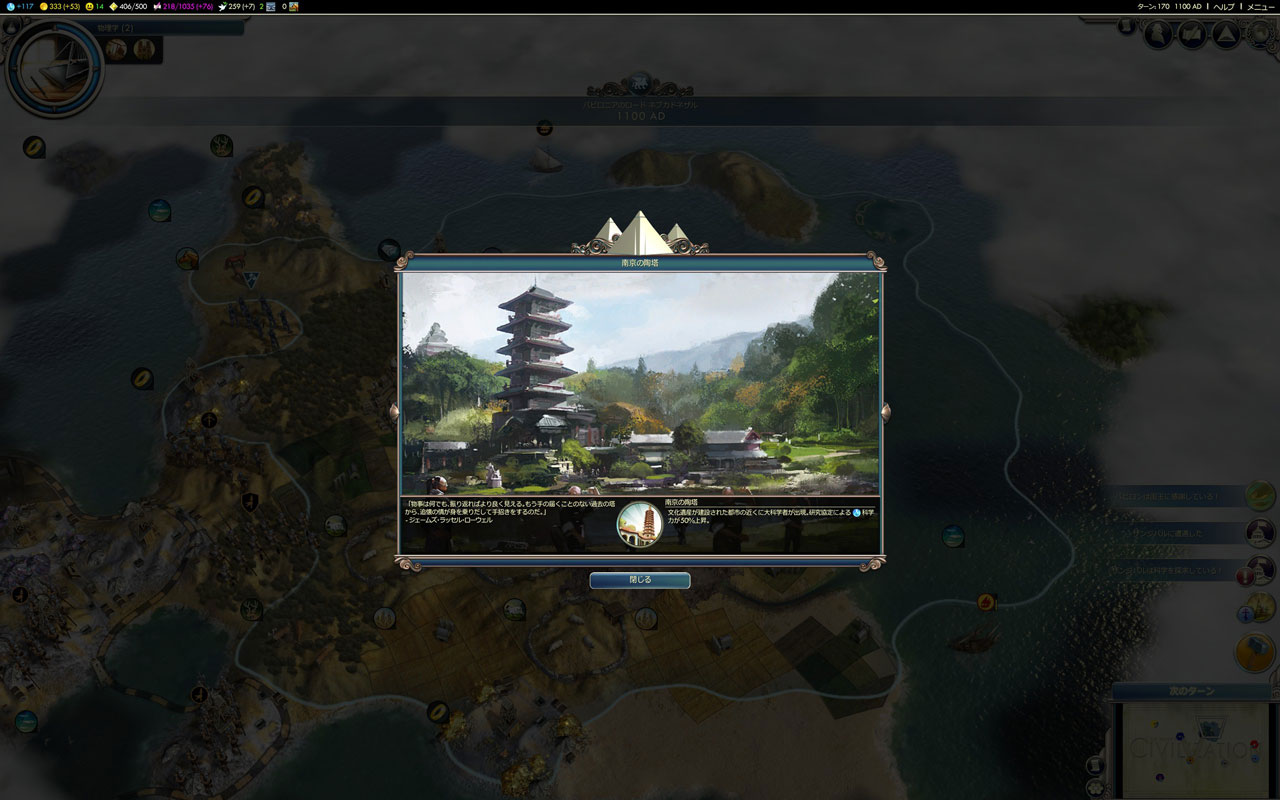Open the current research circle for 物理学
The height and width of the screenshot is (800, 1280).
[x=55, y=70]
